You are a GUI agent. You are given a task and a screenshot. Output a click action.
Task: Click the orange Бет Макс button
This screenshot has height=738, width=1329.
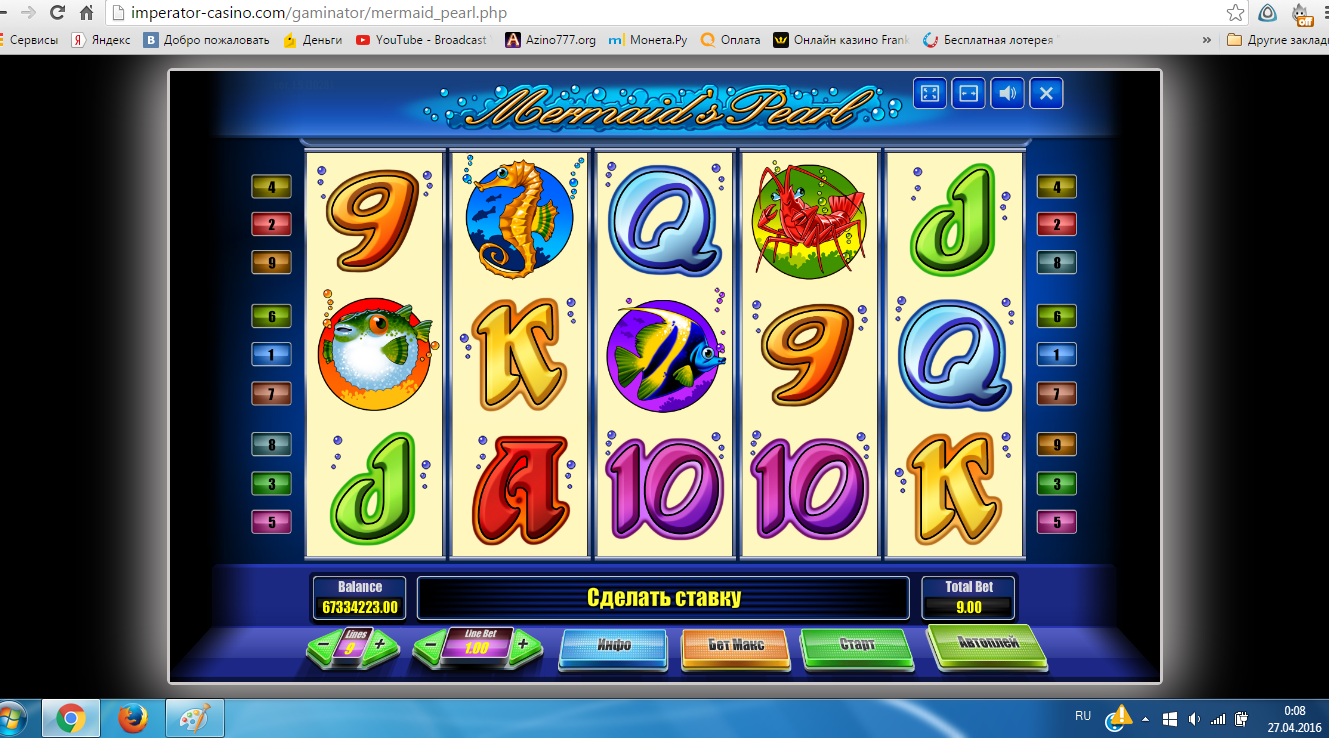735,646
